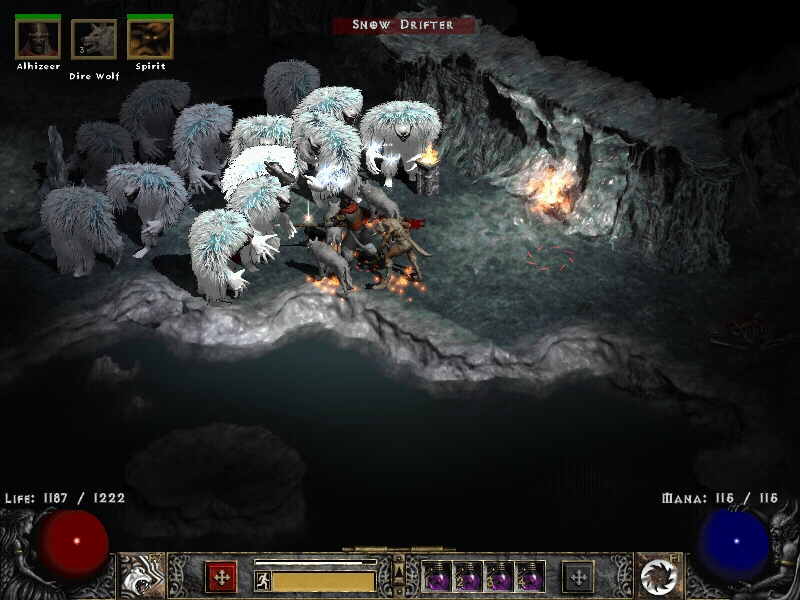Open the left skill wolf icon
The height and width of the screenshot is (600, 800).
[141, 576]
